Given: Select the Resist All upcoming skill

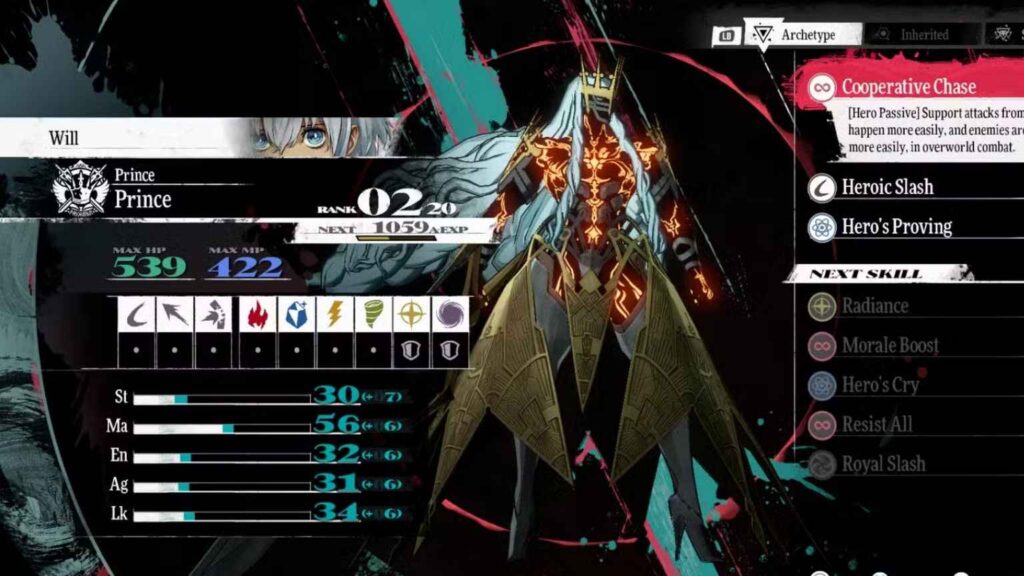Looking at the screenshot, I should (x=876, y=424).
